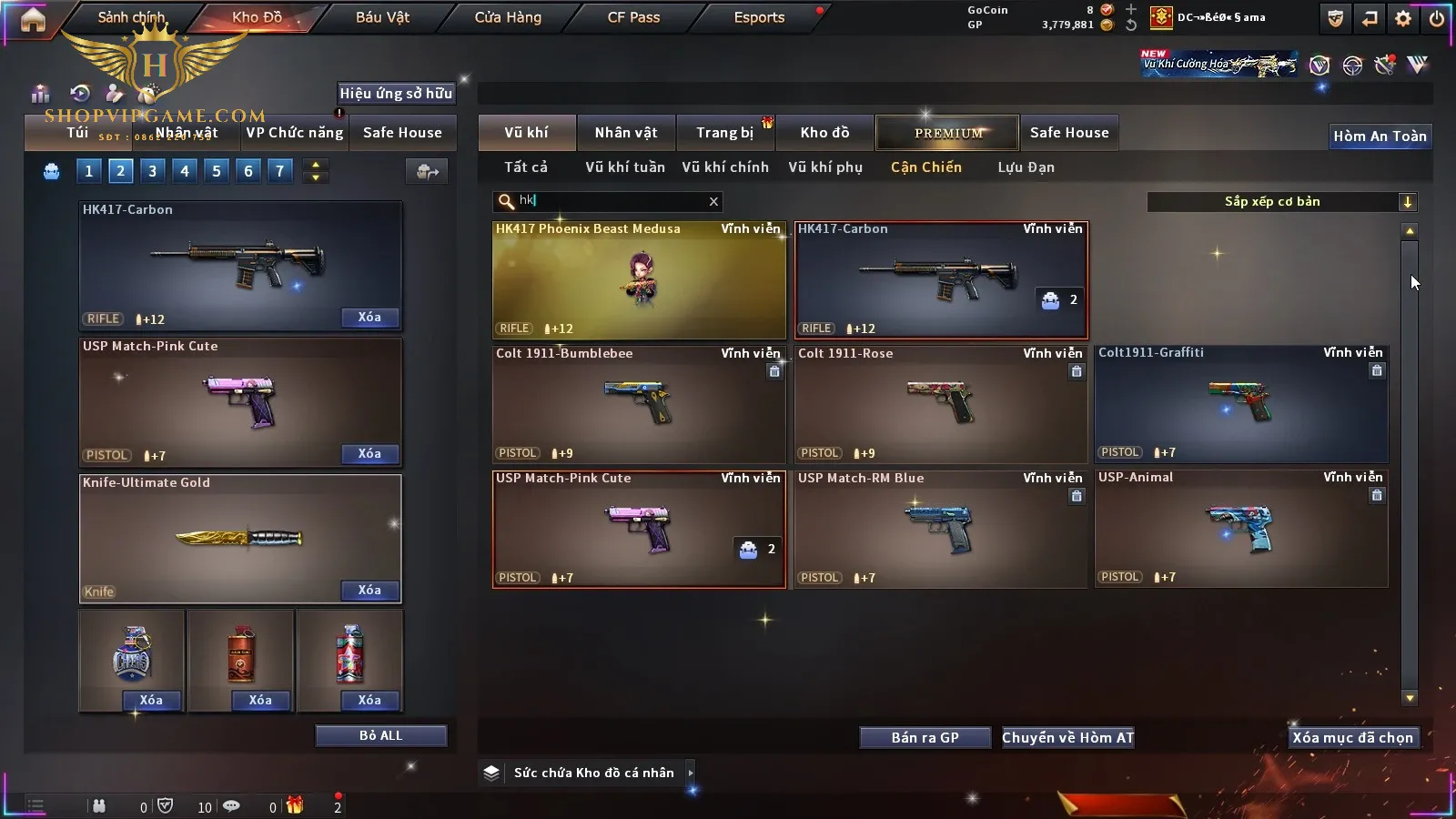Clear the weapon search box text
Screen dimensions: 1456x819
713,201
